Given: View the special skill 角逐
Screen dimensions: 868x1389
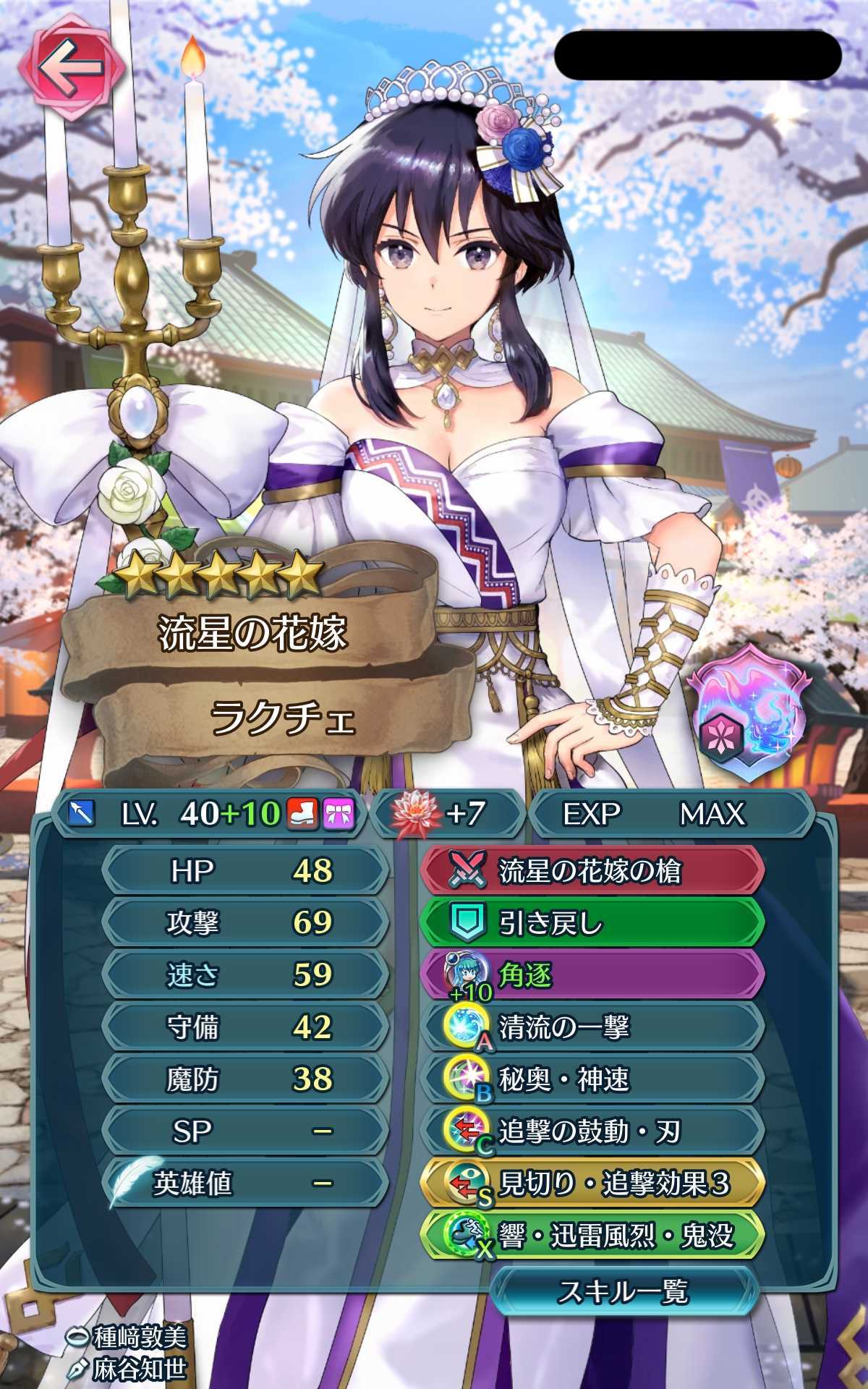Looking at the screenshot, I should [592, 976].
